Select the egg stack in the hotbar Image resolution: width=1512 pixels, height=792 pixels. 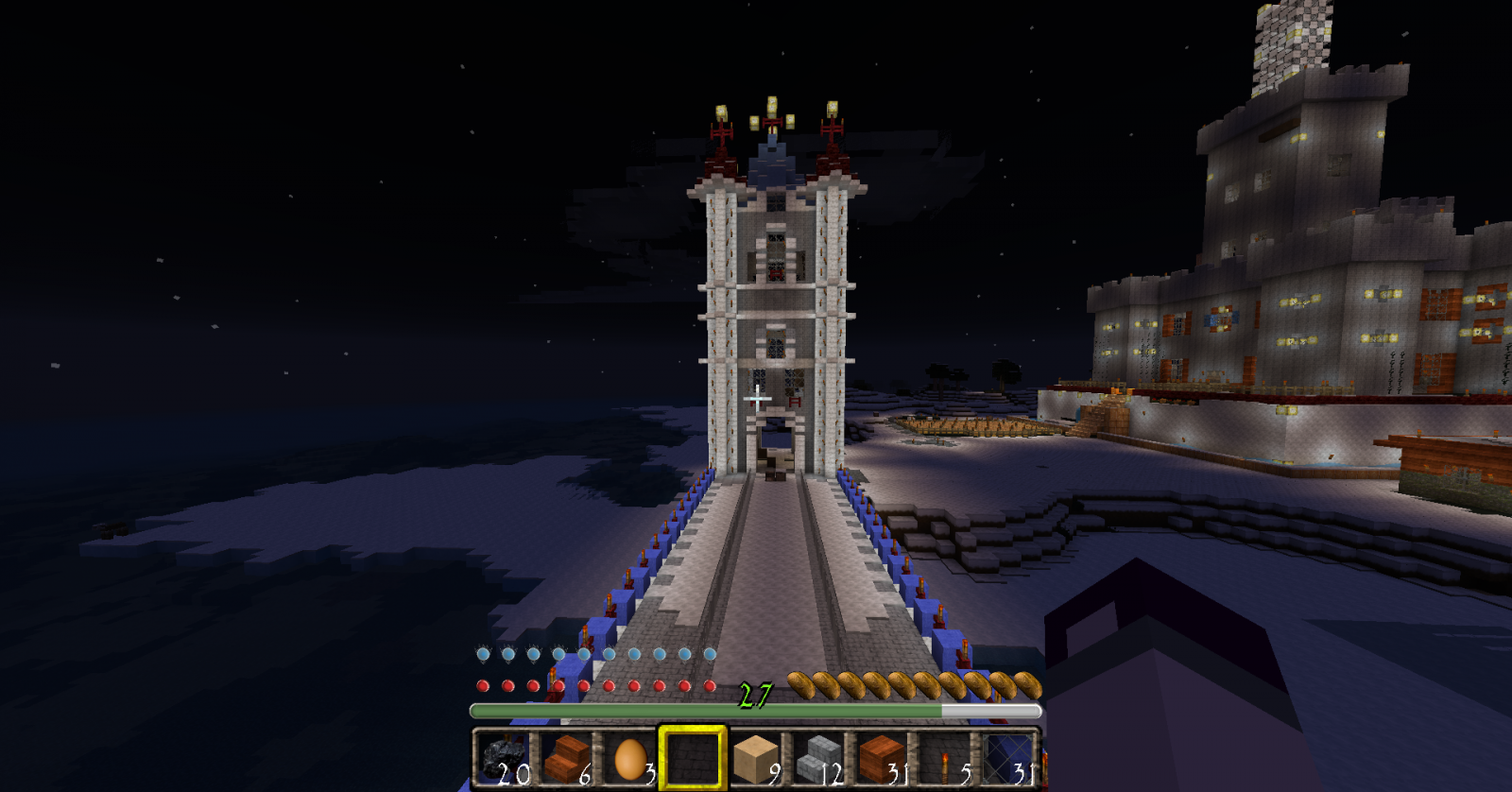tap(629, 758)
